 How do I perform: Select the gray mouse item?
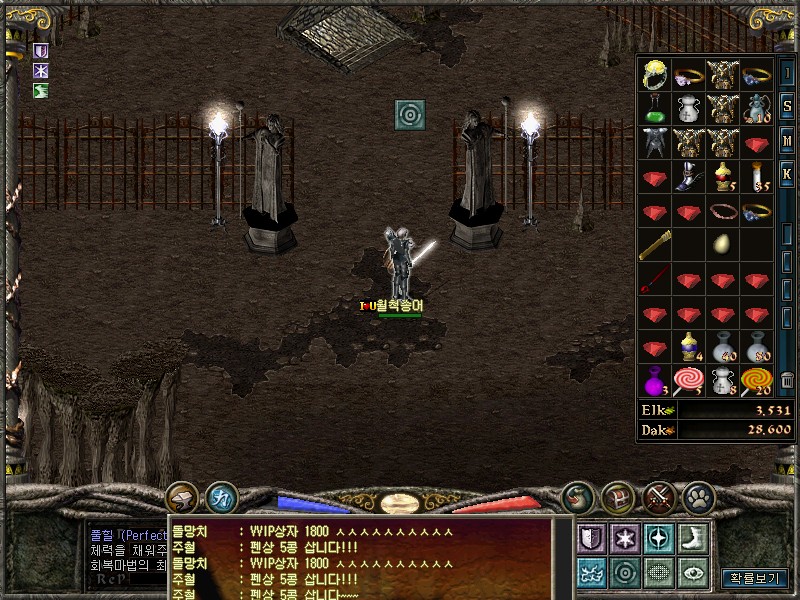(757, 109)
